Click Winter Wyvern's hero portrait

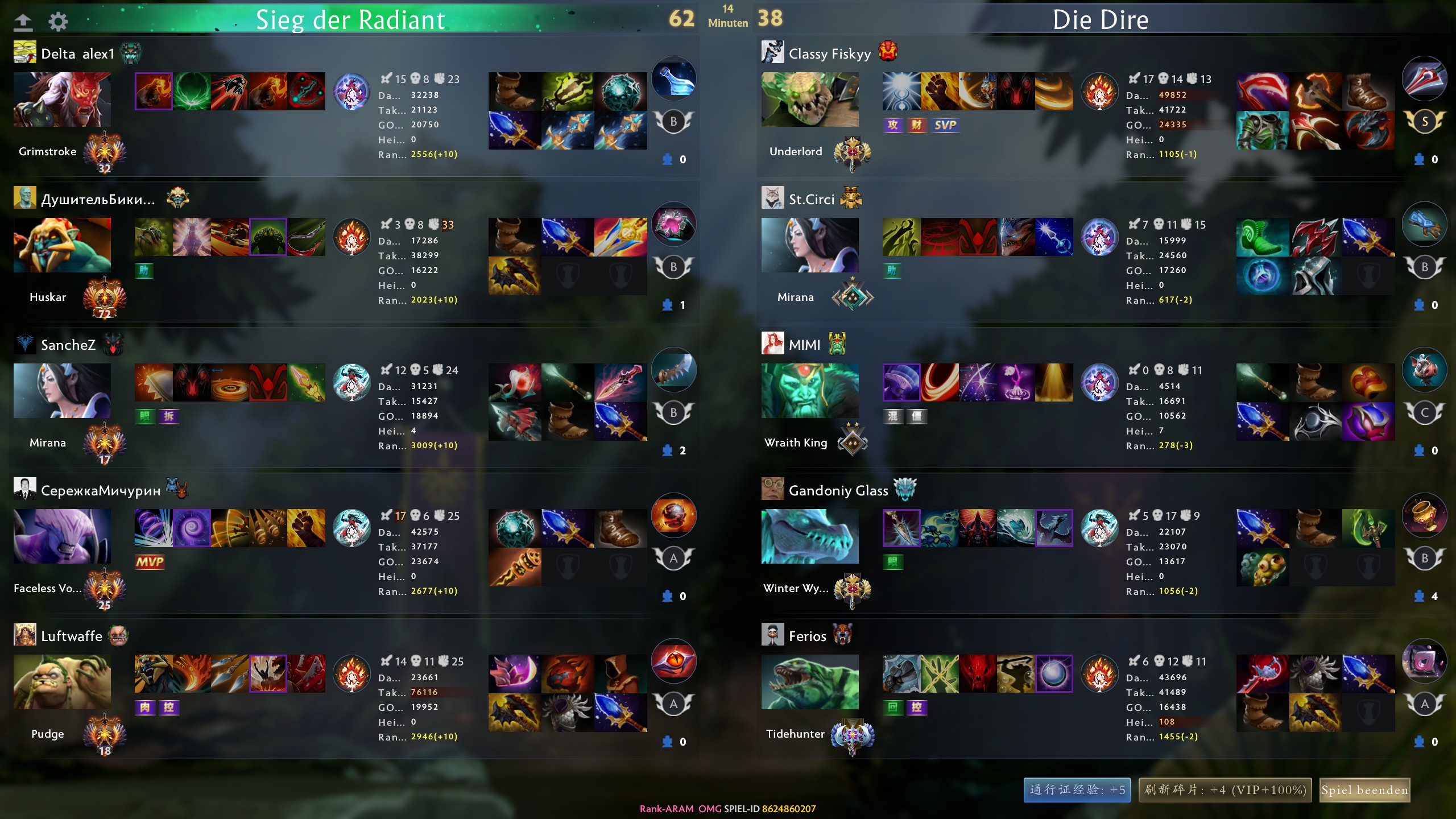[x=809, y=535]
